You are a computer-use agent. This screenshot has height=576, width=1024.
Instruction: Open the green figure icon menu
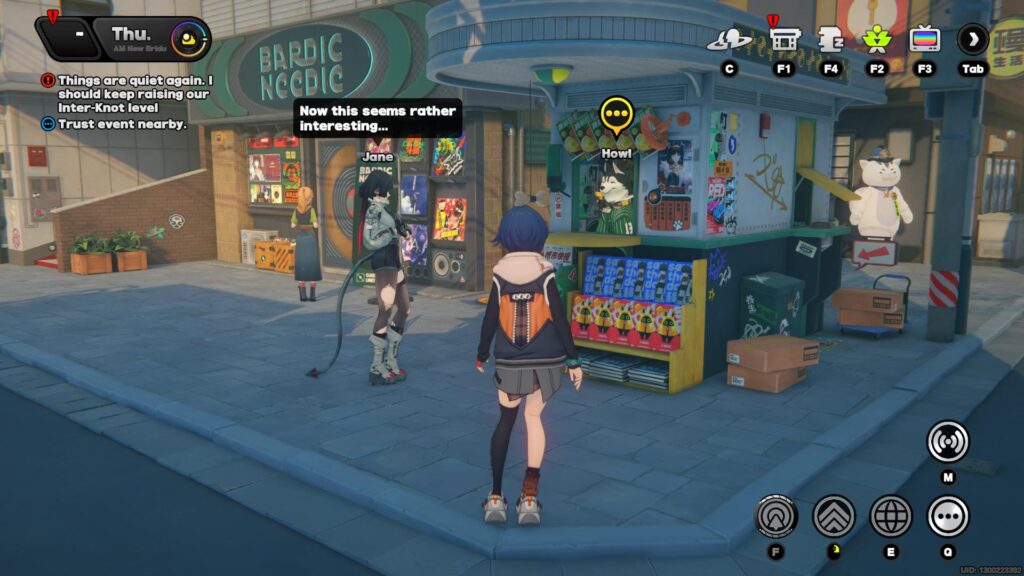[877, 41]
